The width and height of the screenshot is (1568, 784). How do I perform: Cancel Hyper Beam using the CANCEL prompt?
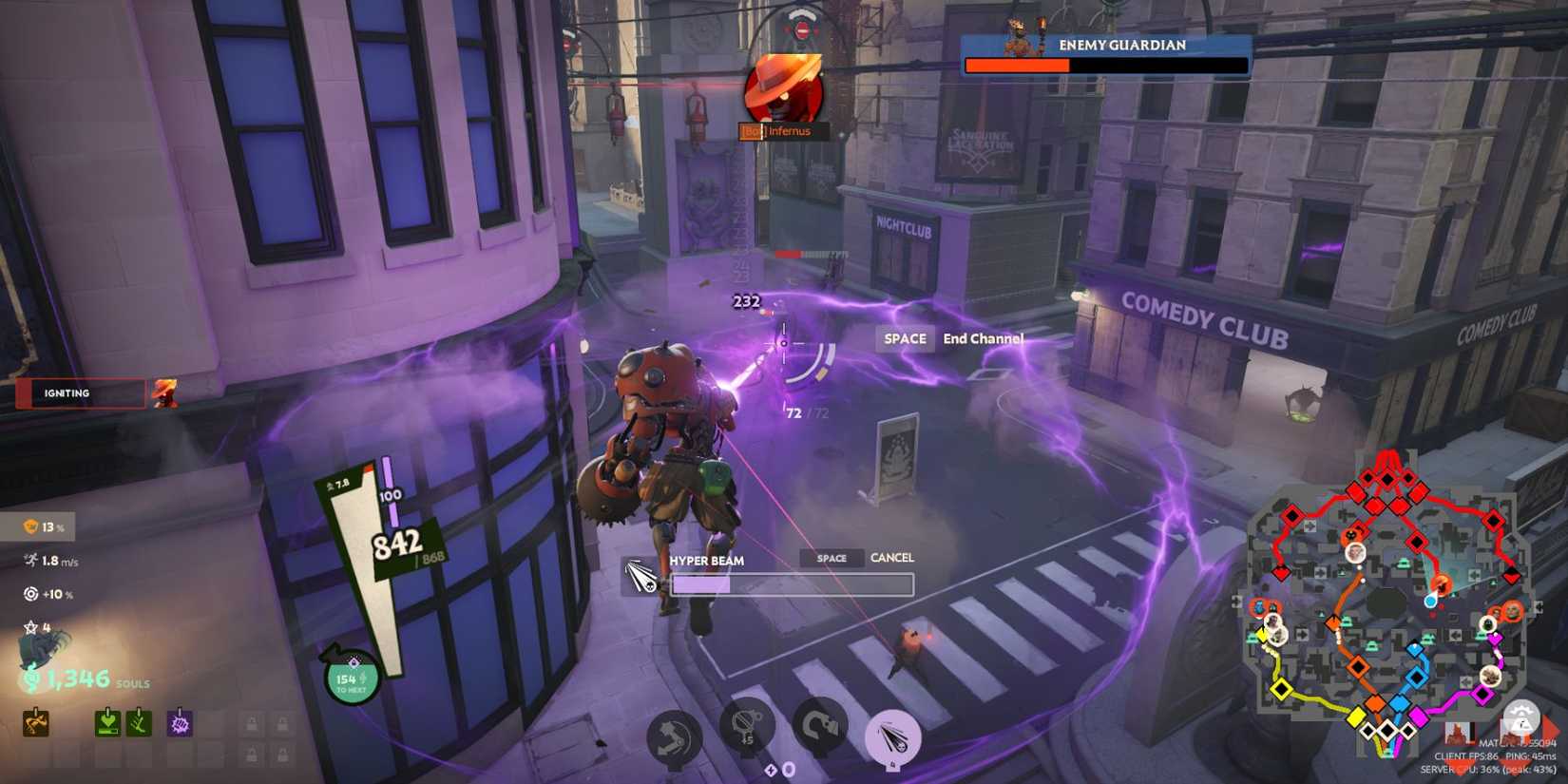click(x=891, y=558)
